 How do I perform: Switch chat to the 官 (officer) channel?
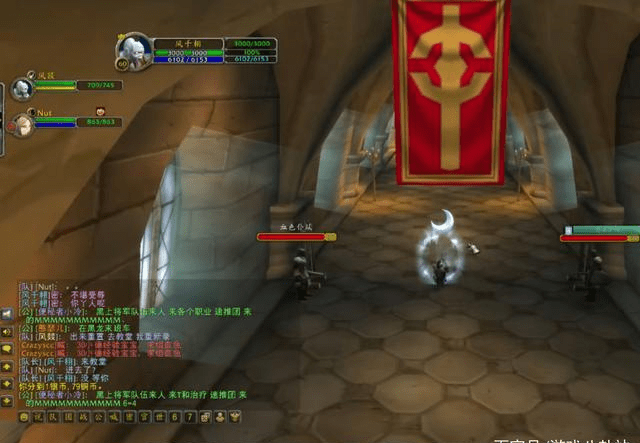tap(144, 416)
